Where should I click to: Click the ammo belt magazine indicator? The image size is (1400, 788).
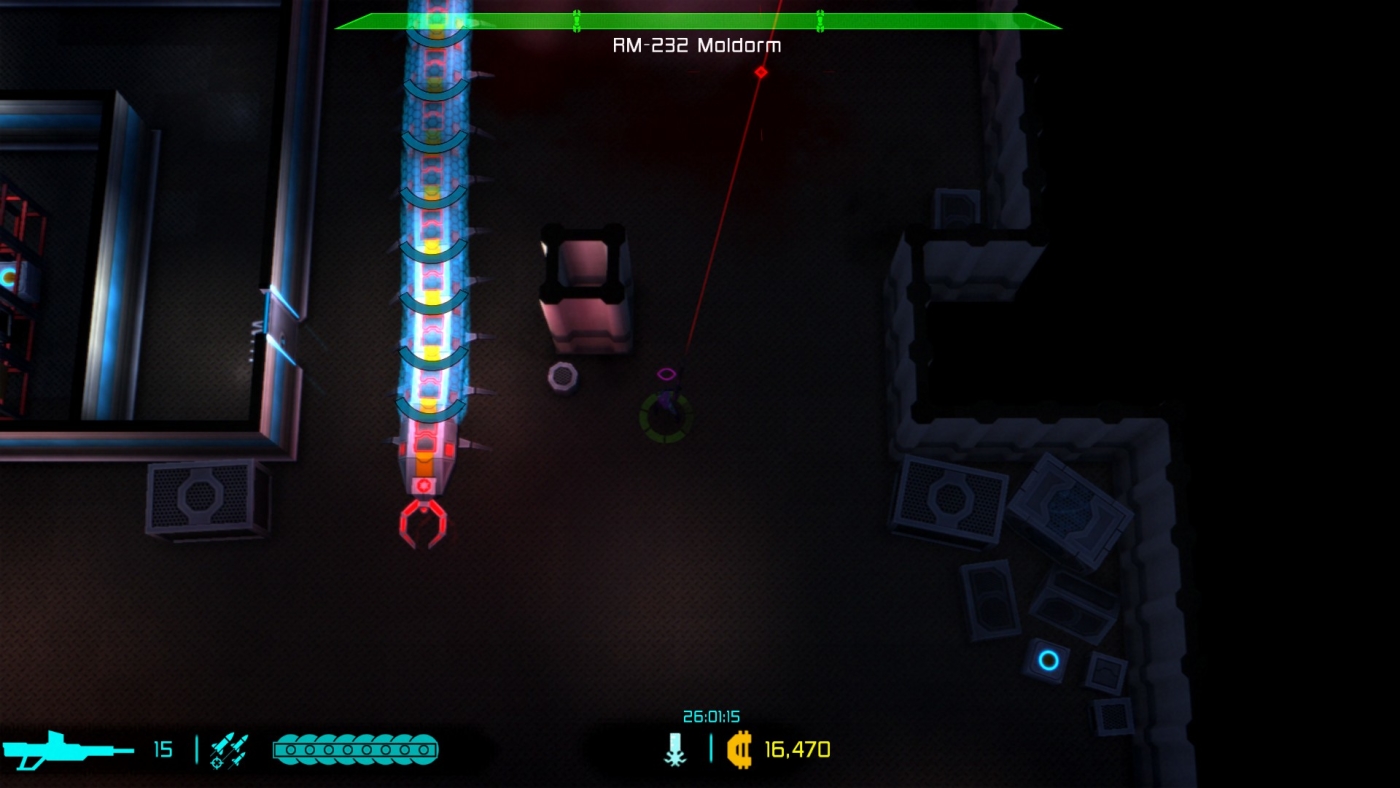click(x=355, y=747)
